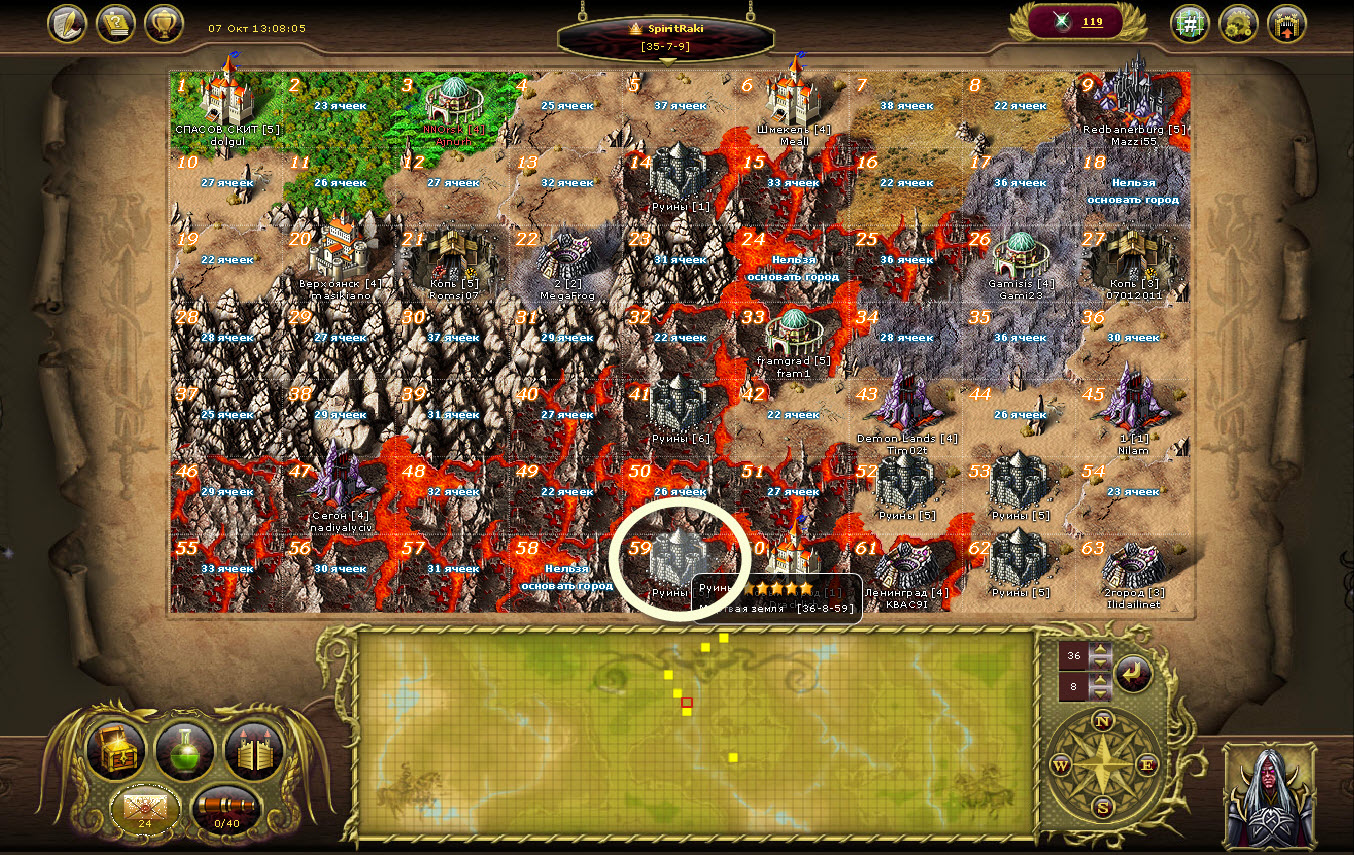Move the map east using compass E

1147,766
